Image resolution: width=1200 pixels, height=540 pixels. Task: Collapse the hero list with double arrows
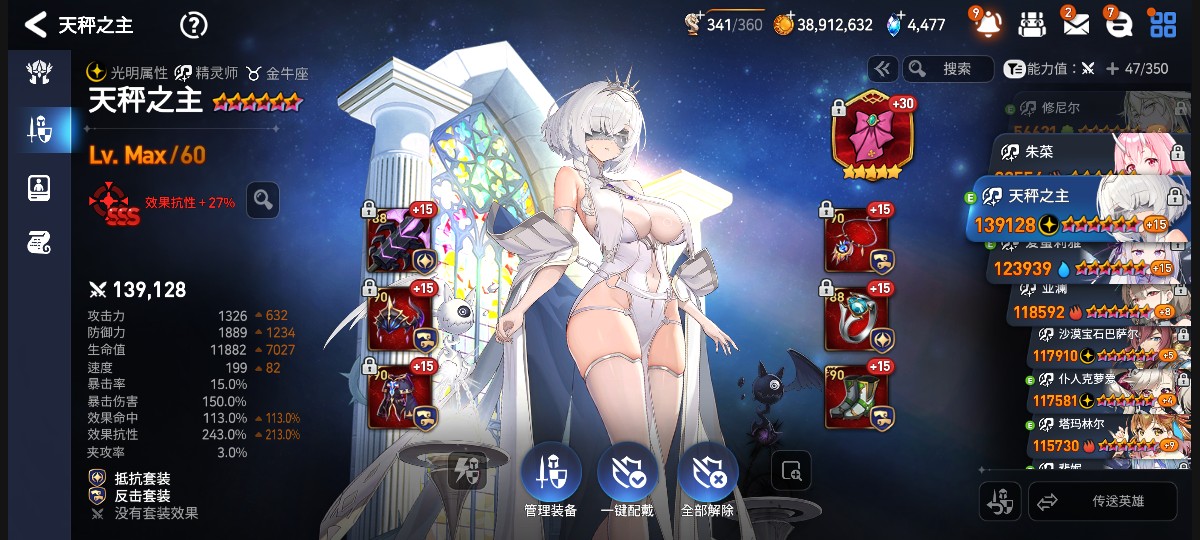tap(882, 69)
